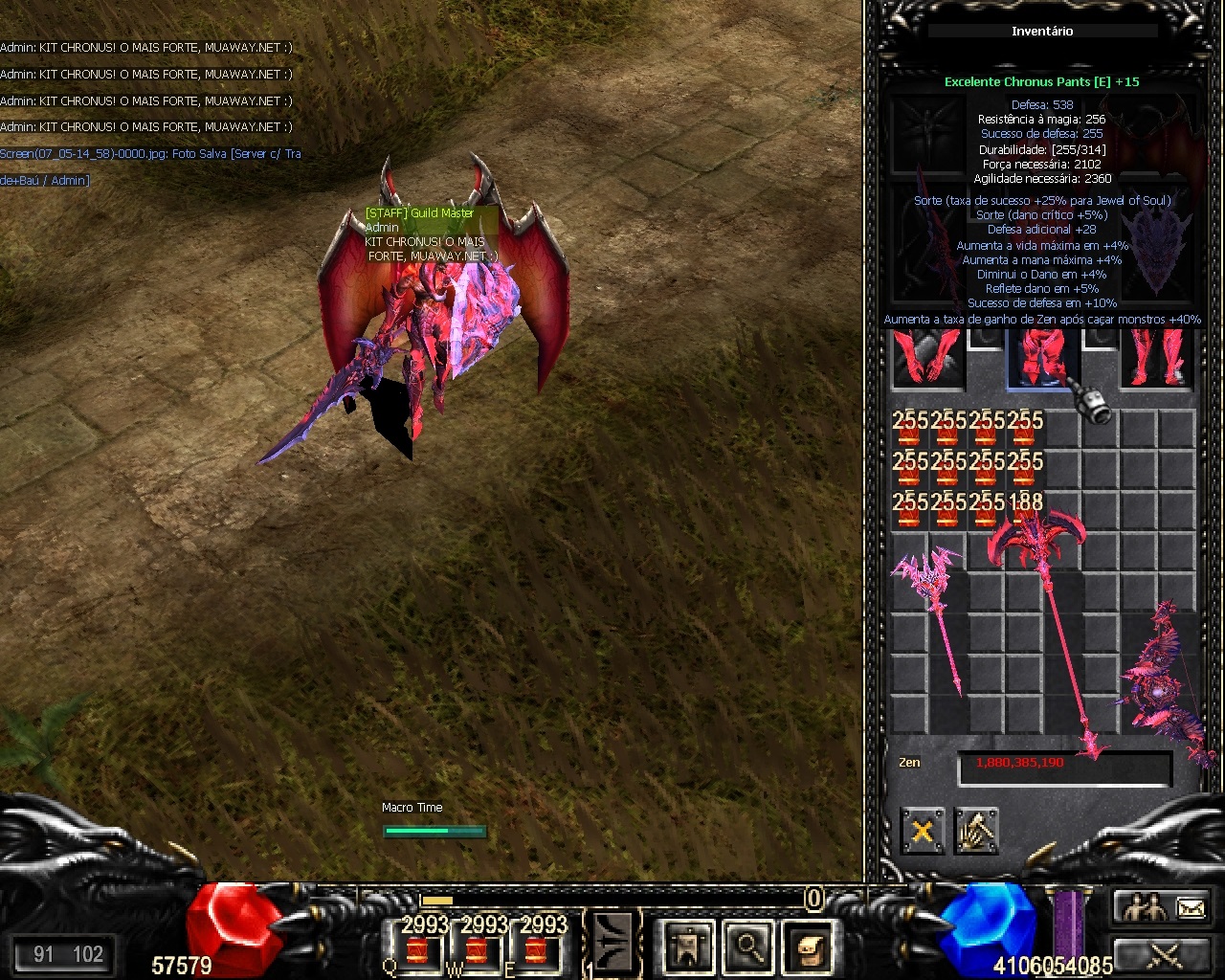Open the scroll quest button
The height and width of the screenshot is (980, 1225).
click(809, 947)
